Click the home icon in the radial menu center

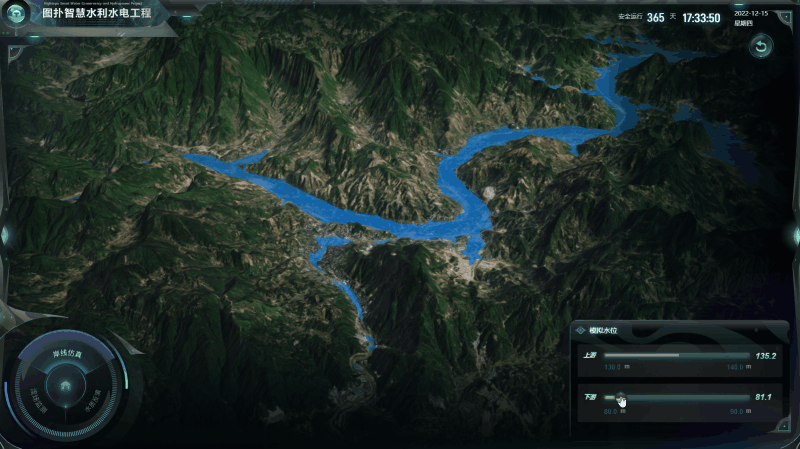tap(65, 385)
